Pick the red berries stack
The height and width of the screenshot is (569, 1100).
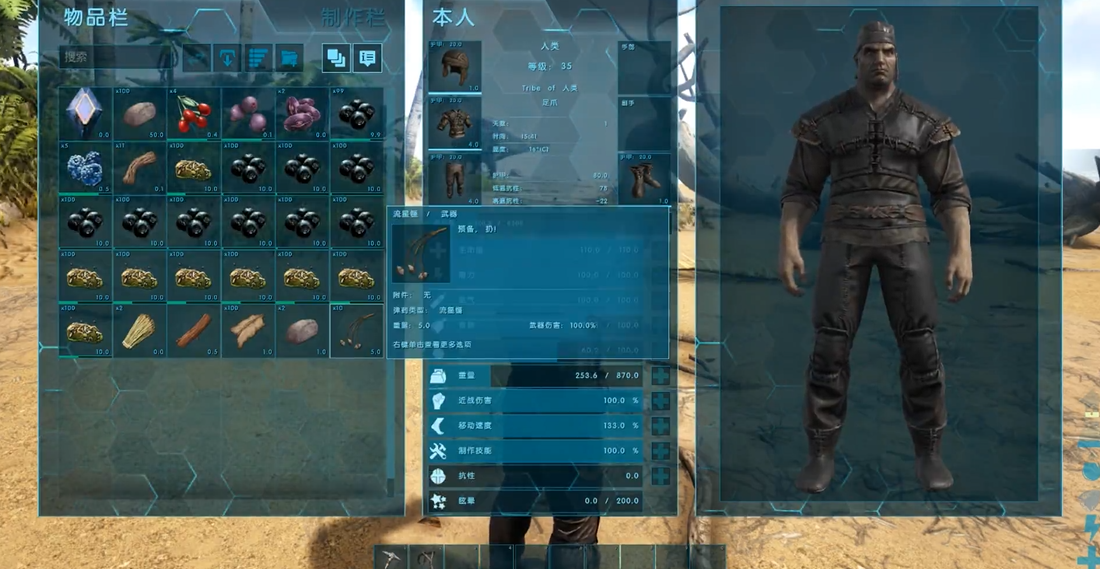click(193, 113)
